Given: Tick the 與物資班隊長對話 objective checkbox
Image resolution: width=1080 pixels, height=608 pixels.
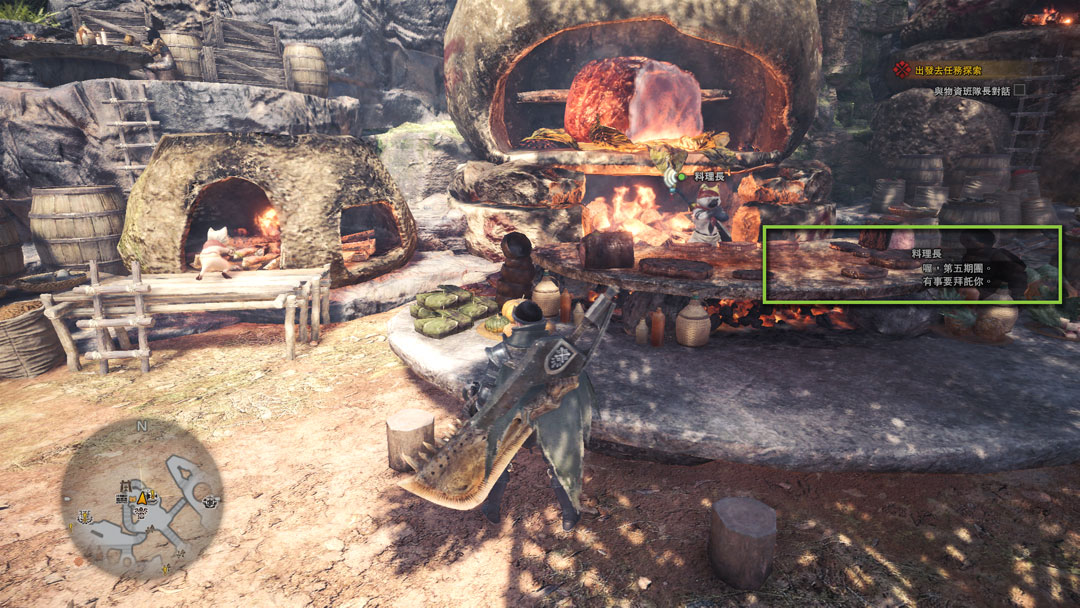Looking at the screenshot, I should [1019, 90].
